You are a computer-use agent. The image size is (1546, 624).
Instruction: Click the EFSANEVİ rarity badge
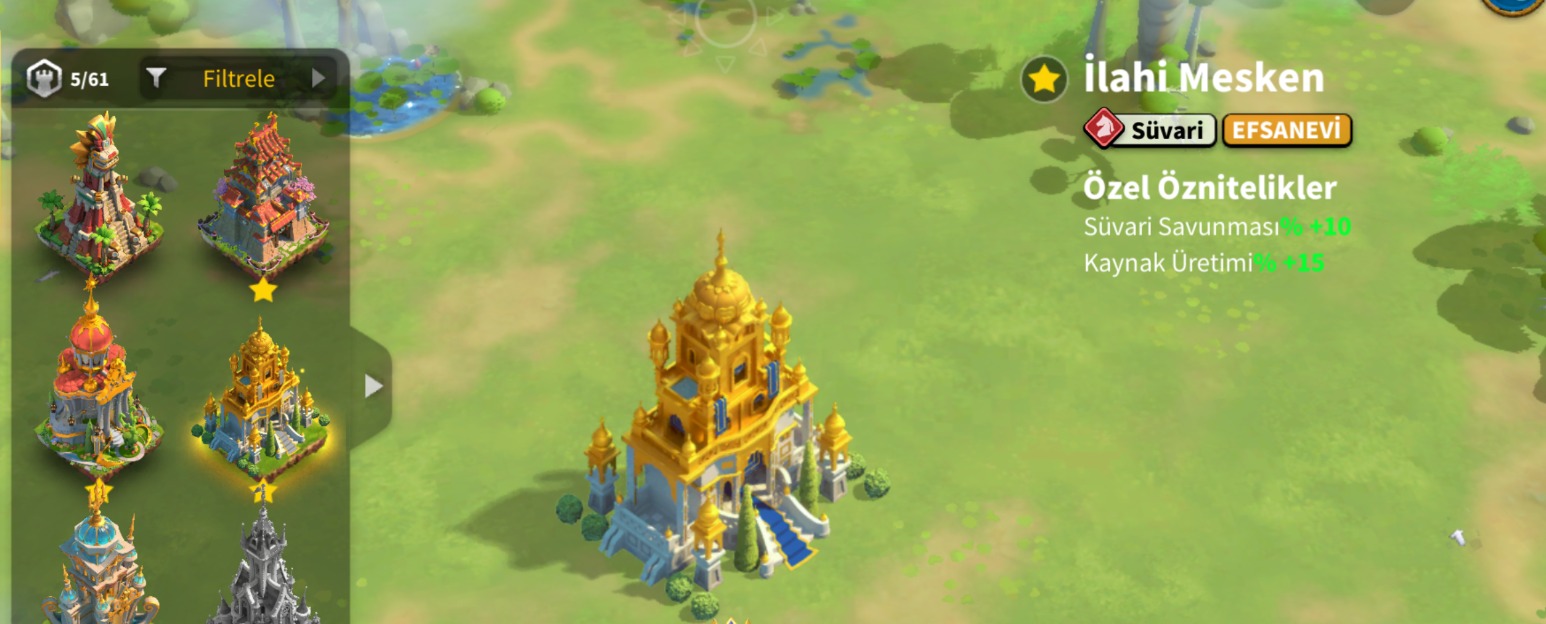(1287, 130)
